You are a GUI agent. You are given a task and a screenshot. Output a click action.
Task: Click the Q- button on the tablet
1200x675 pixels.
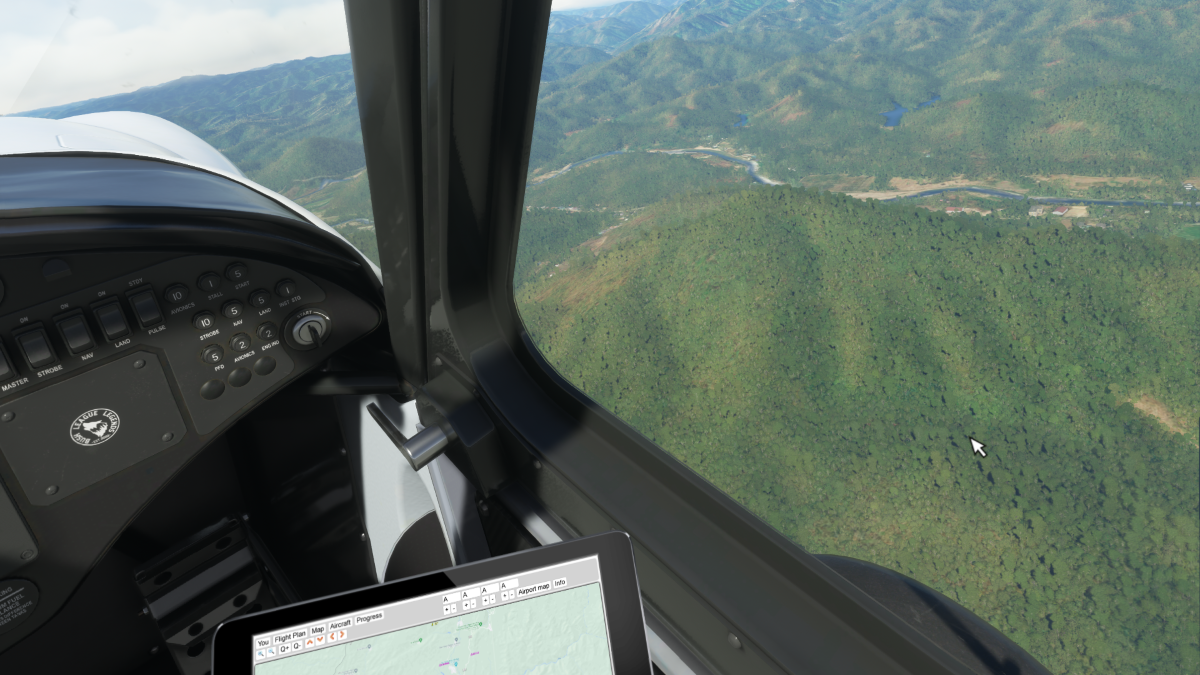pyautogui.click(x=297, y=645)
